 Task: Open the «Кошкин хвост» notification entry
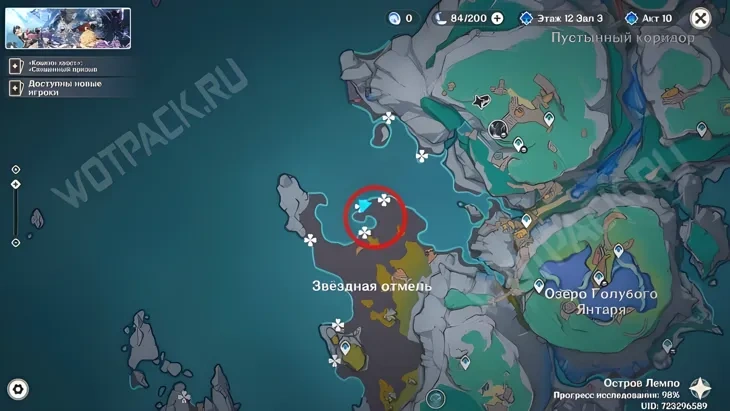pos(68,67)
